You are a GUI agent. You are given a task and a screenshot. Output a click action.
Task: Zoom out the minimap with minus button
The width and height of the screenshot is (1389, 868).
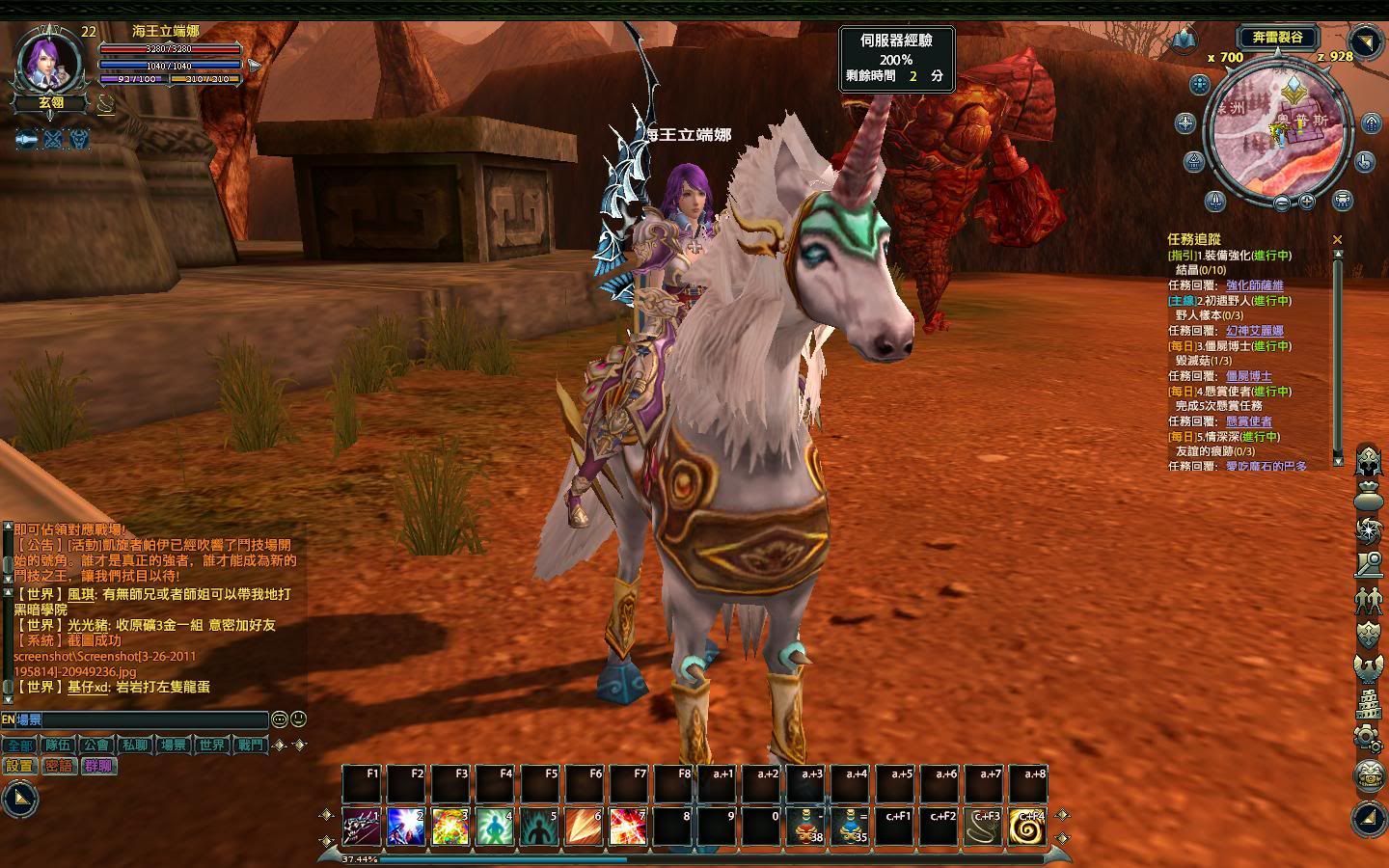[1281, 203]
